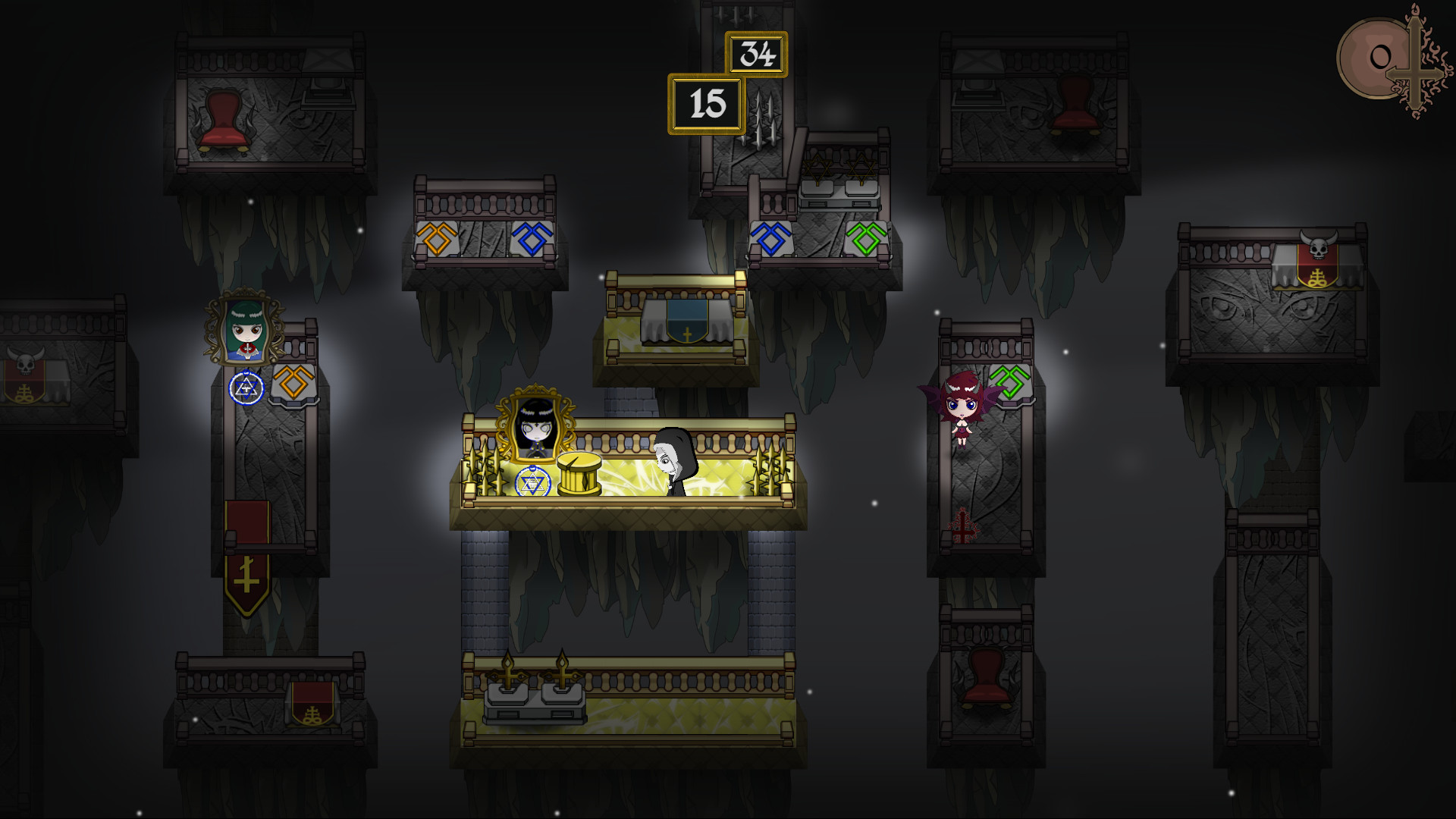1456x819 pixels.
Task: Select the hooded reaper character on the golden platform
Action: coord(673,455)
